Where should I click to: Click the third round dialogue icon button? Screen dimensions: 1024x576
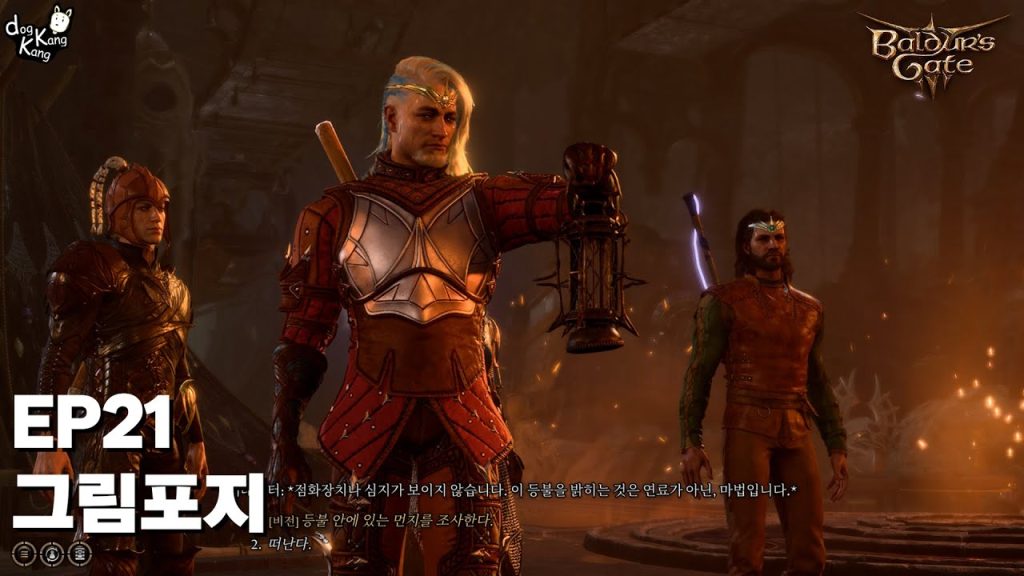point(81,552)
